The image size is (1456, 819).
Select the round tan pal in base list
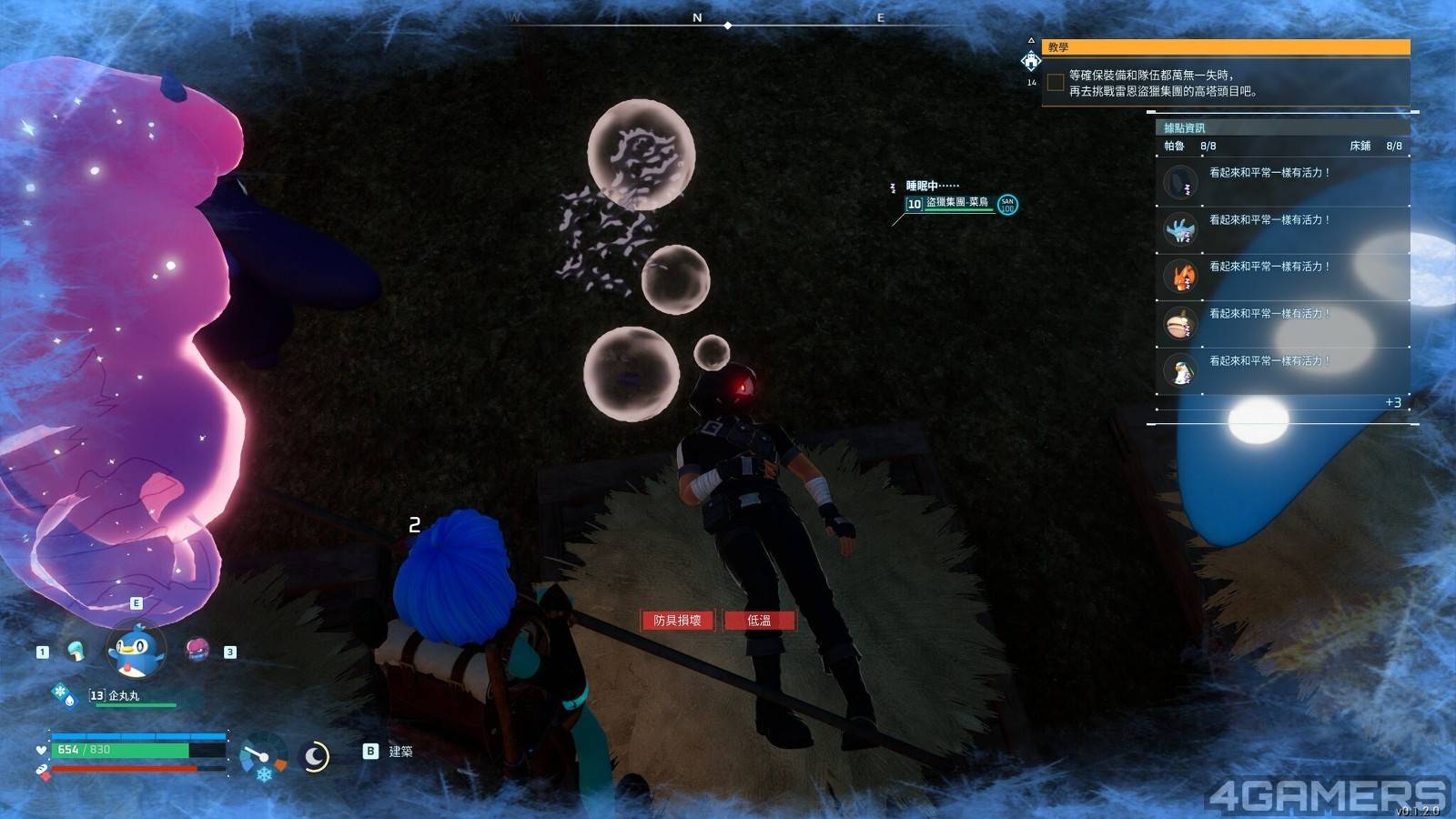click(1180, 324)
